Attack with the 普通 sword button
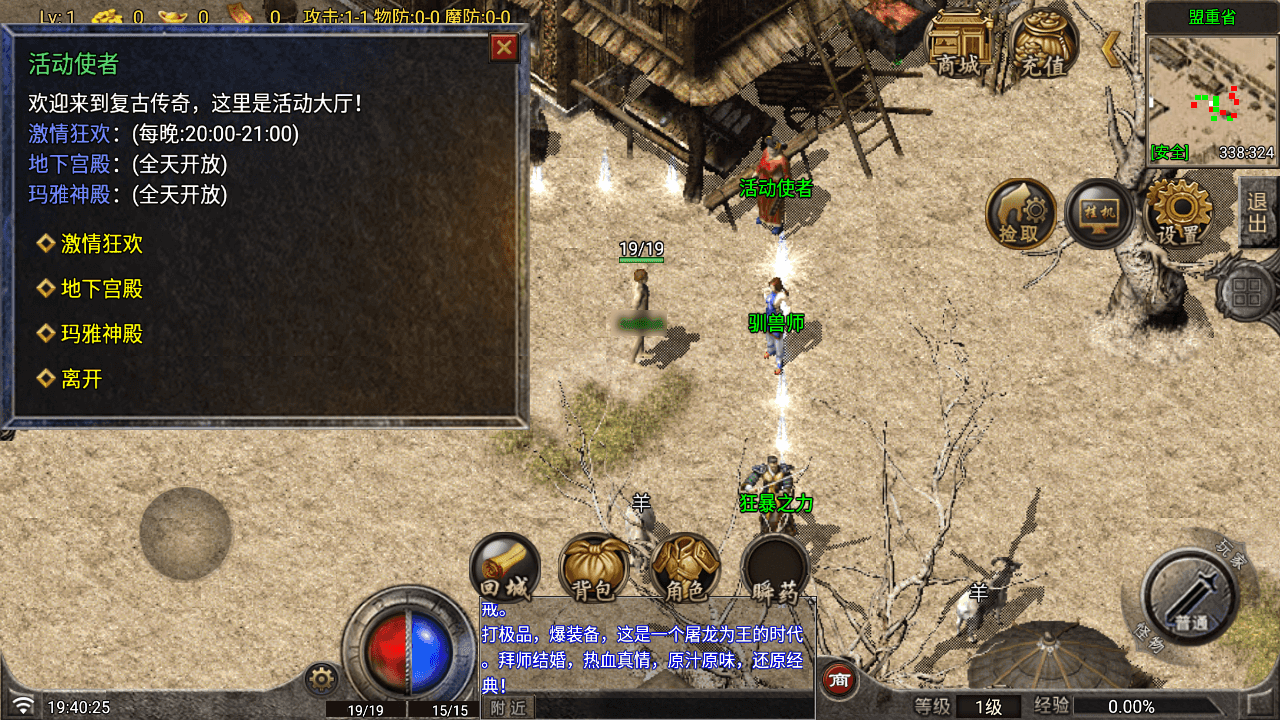 pyautogui.click(x=1190, y=596)
